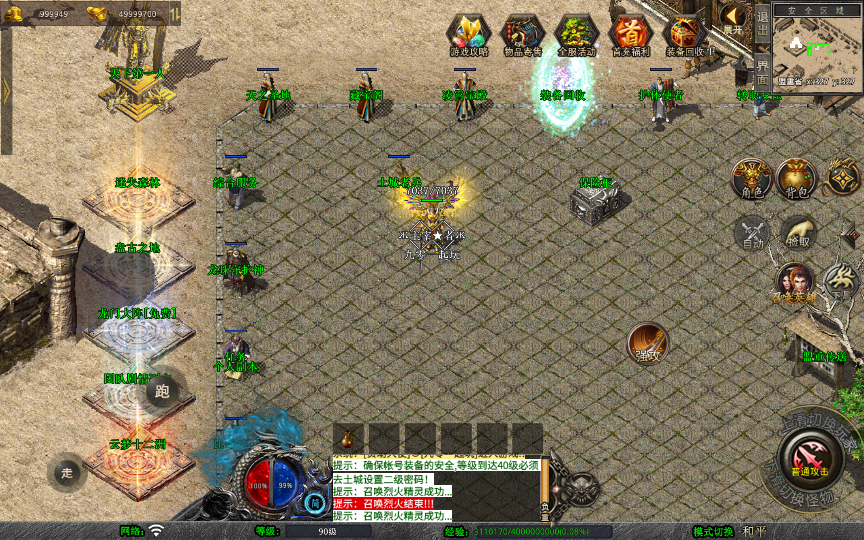Image resolution: width=864 pixels, height=540 pixels.
Task: Activate 召唤英雄 summon hero
Action: 795,283
